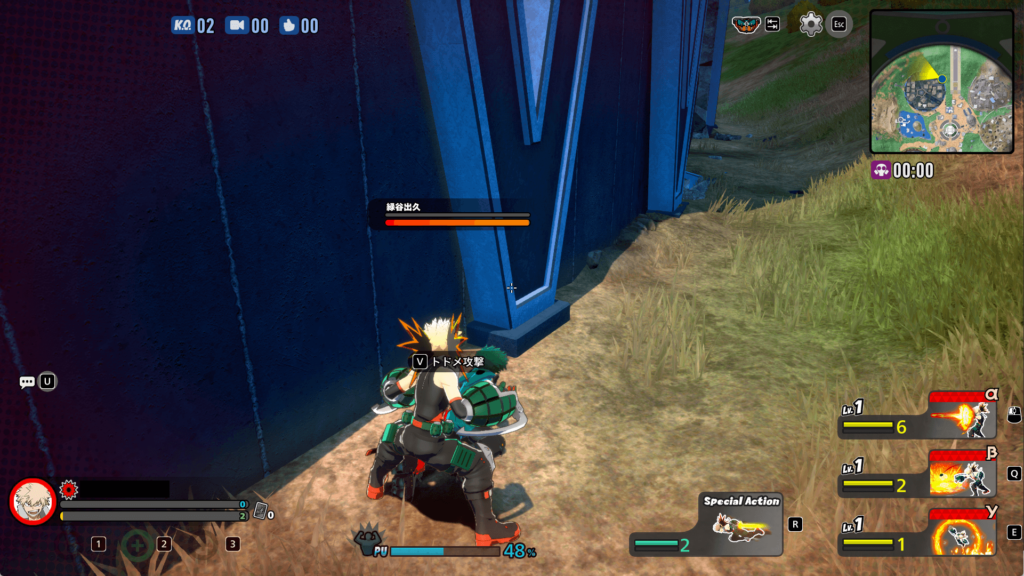This screenshot has height=576, width=1024.
Task: Select Bakugo's character portrait
Action: click(32, 501)
